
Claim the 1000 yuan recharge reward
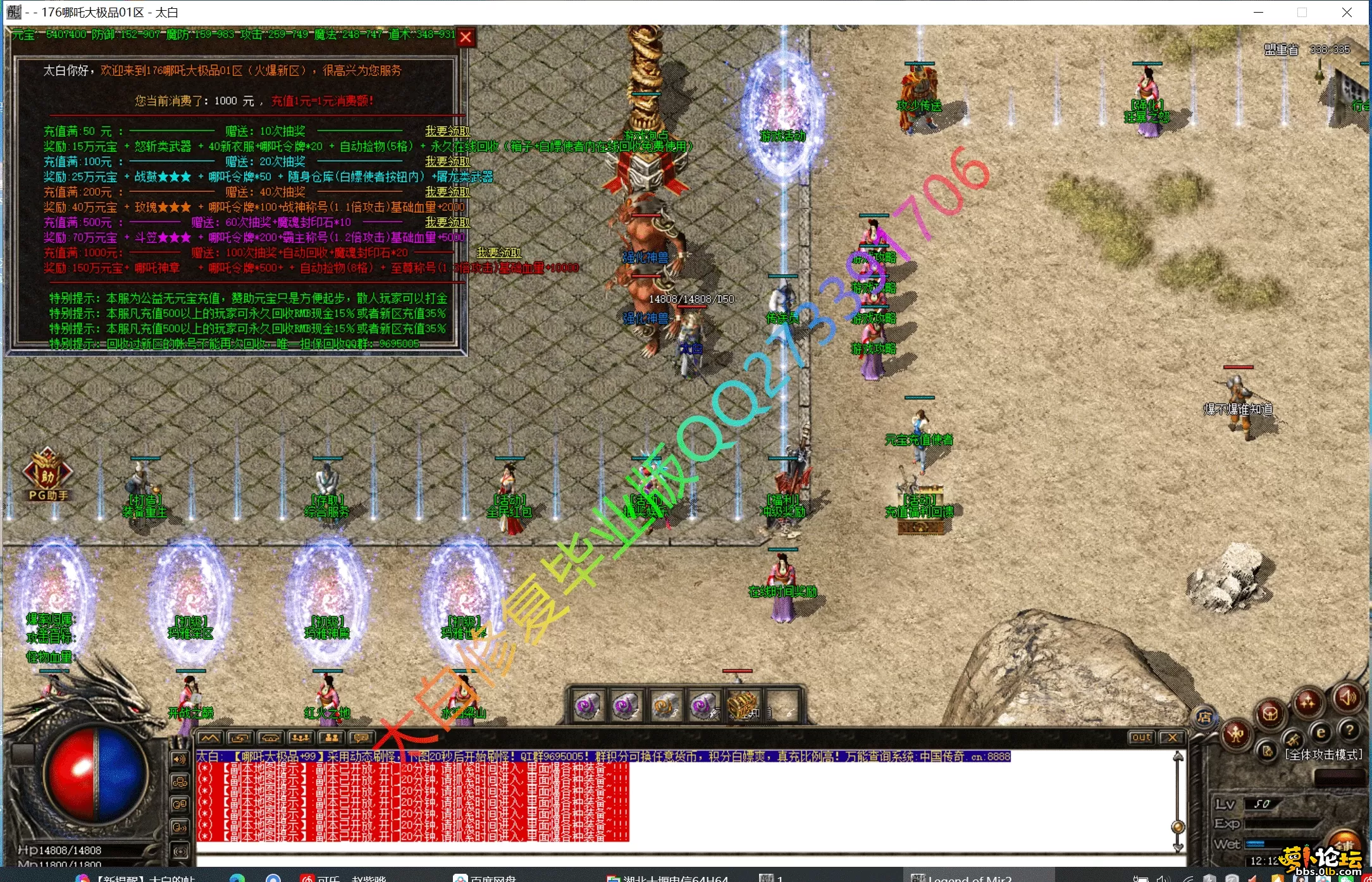point(498,252)
